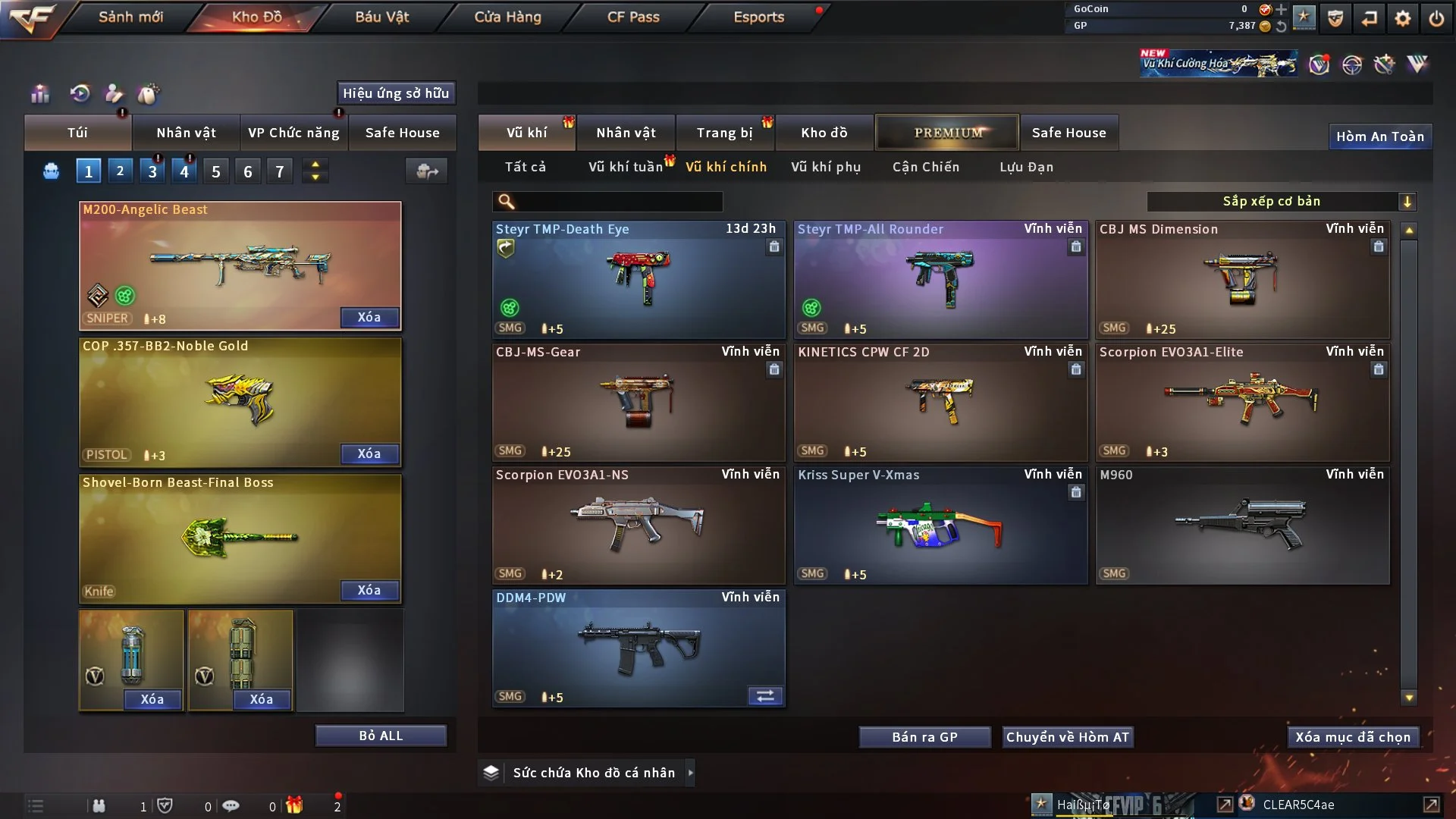Filter by Vũ khí phụ weapons
This screenshot has height=819, width=1456.
coord(825,167)
